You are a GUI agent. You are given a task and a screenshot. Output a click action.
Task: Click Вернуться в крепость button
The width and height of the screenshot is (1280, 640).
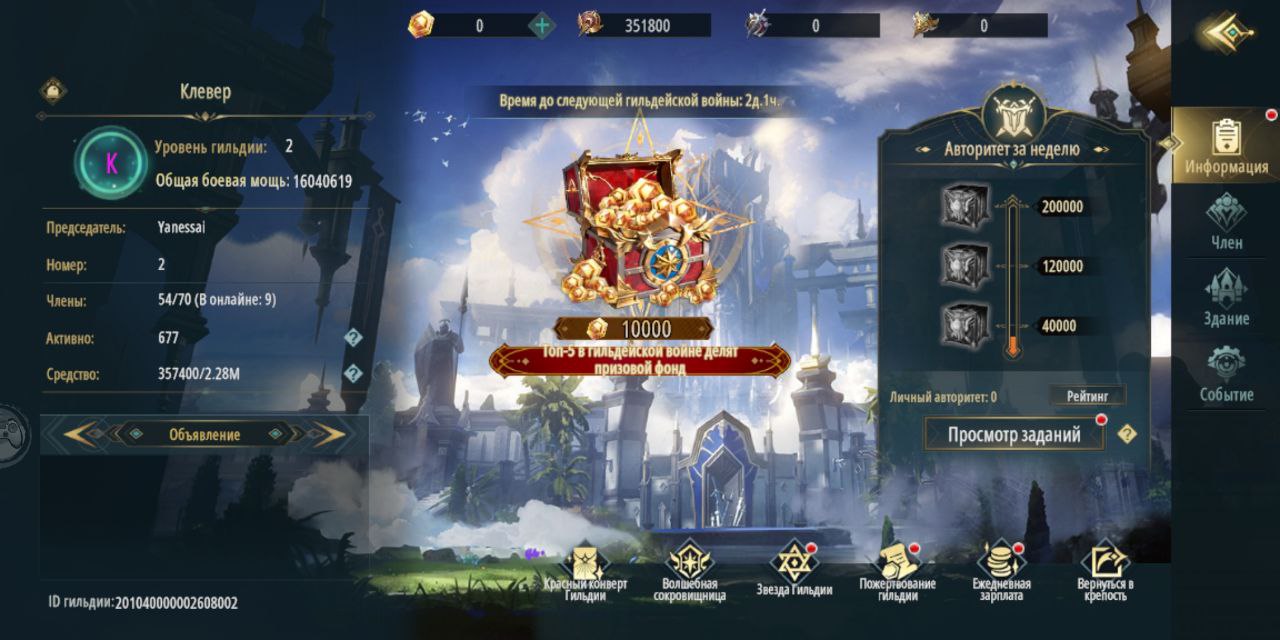pos(1105,566)
